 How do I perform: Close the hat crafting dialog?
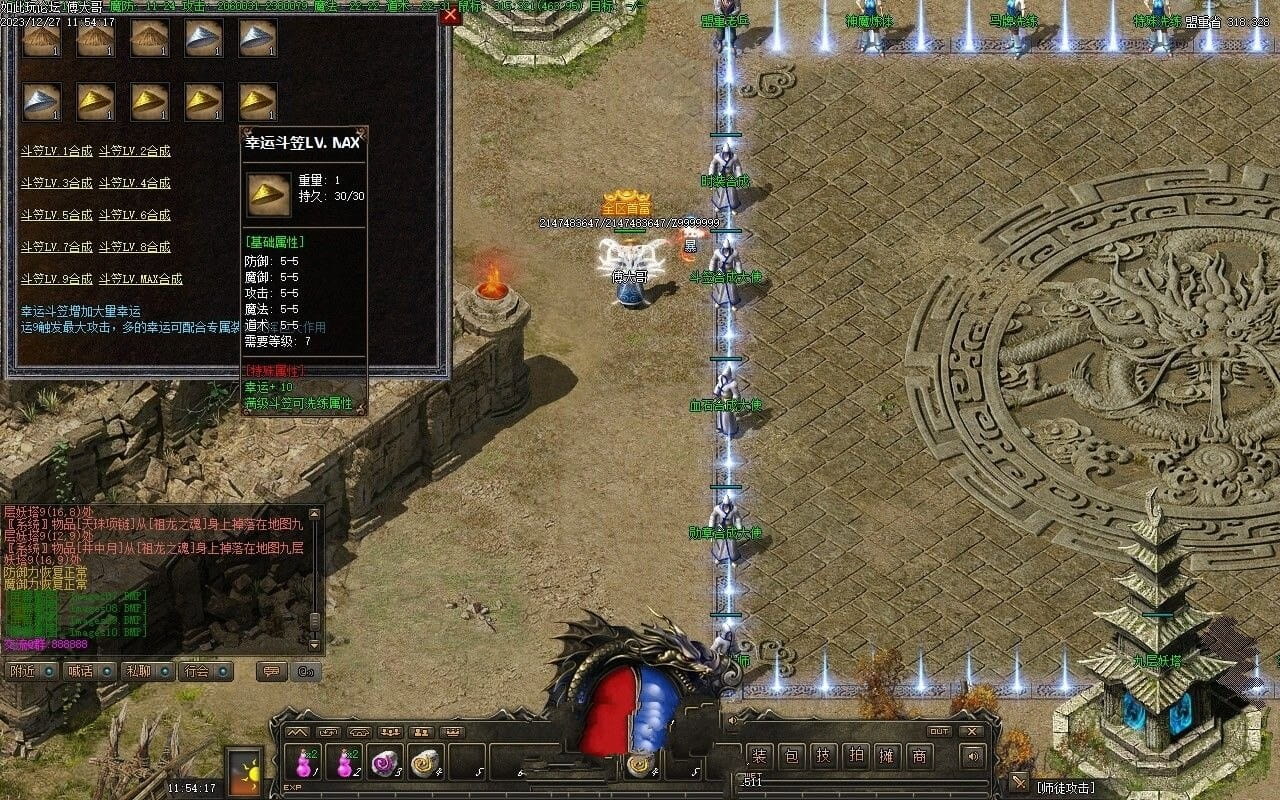pyautogui.click(x=450, y=15)
